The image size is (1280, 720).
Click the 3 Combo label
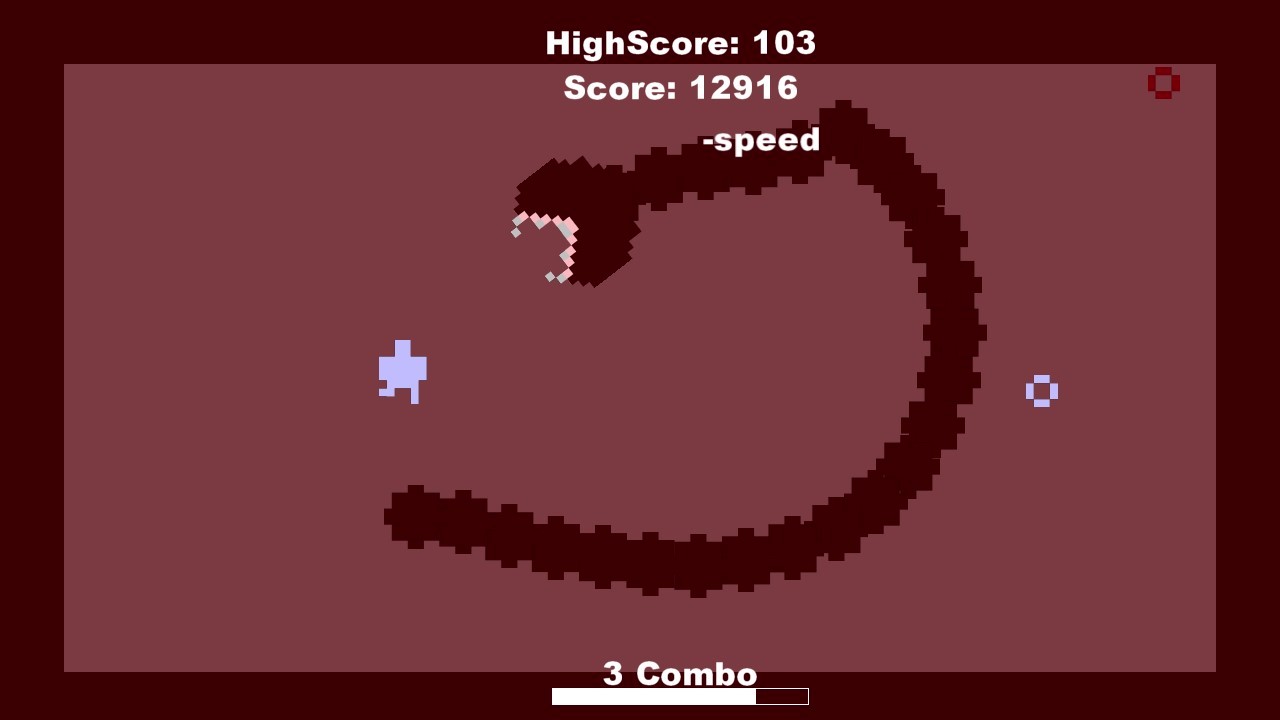(679, 673)
